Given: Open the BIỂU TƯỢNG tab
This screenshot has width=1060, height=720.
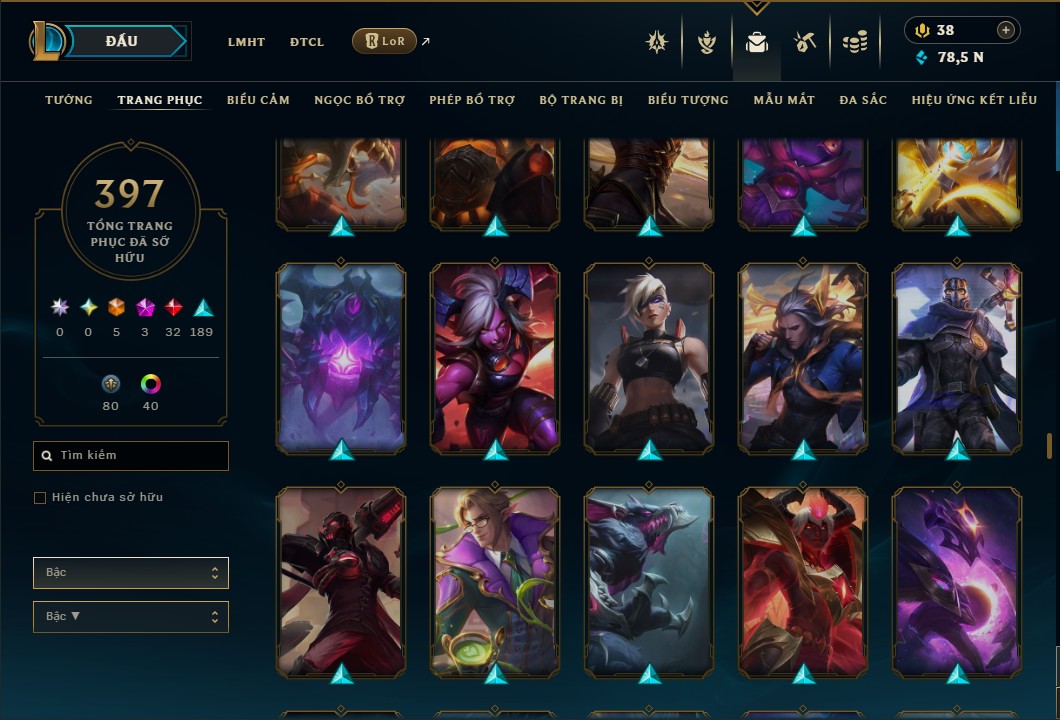Looking at the screenshot, I should click(x=688, y=100).
